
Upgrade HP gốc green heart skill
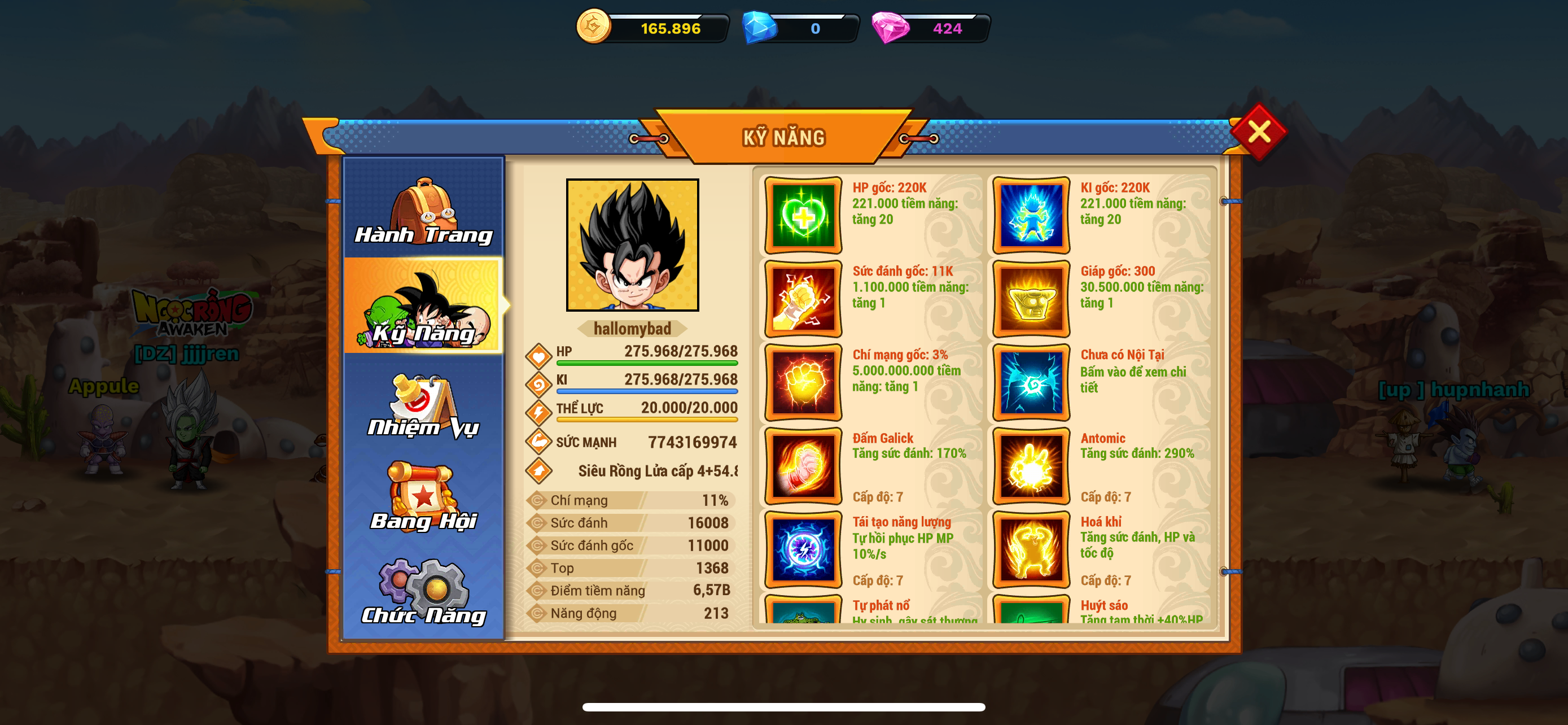pyautogui.click(x=803, y=216)
